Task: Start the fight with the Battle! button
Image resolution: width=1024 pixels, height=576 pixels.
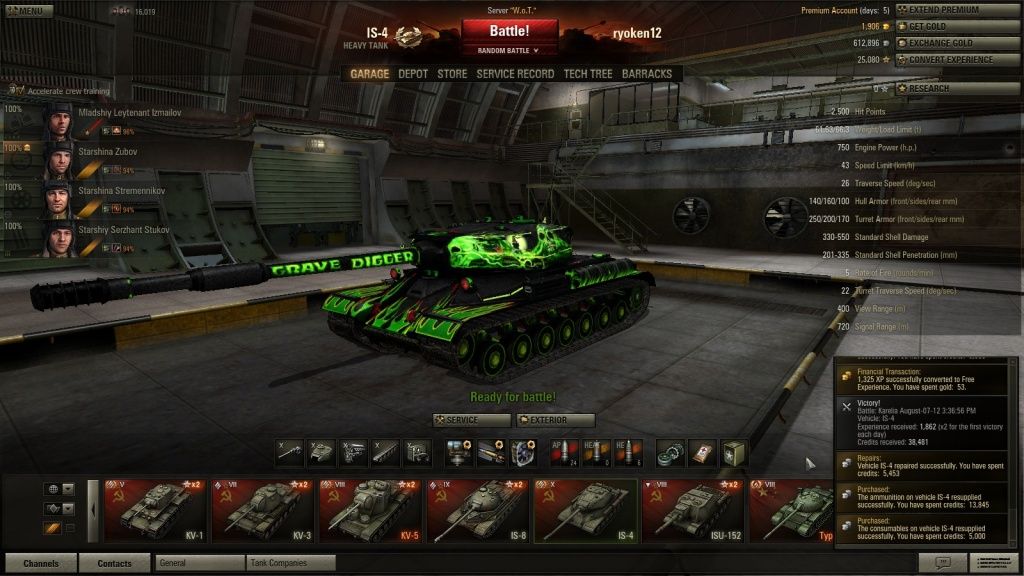Action: click(509, 31)
